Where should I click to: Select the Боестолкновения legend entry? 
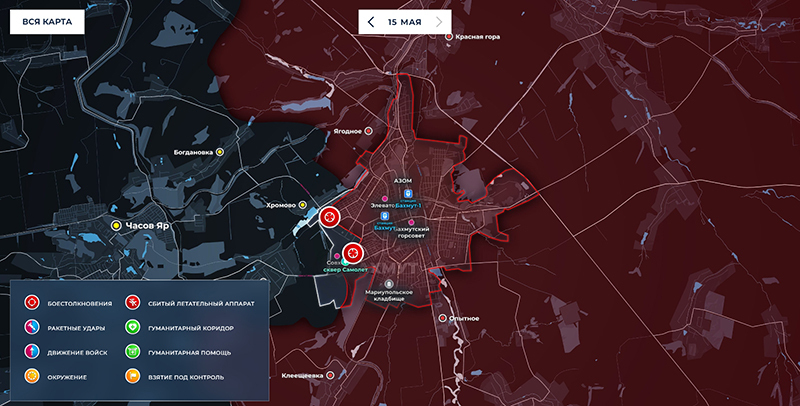(x=33, y=302)
